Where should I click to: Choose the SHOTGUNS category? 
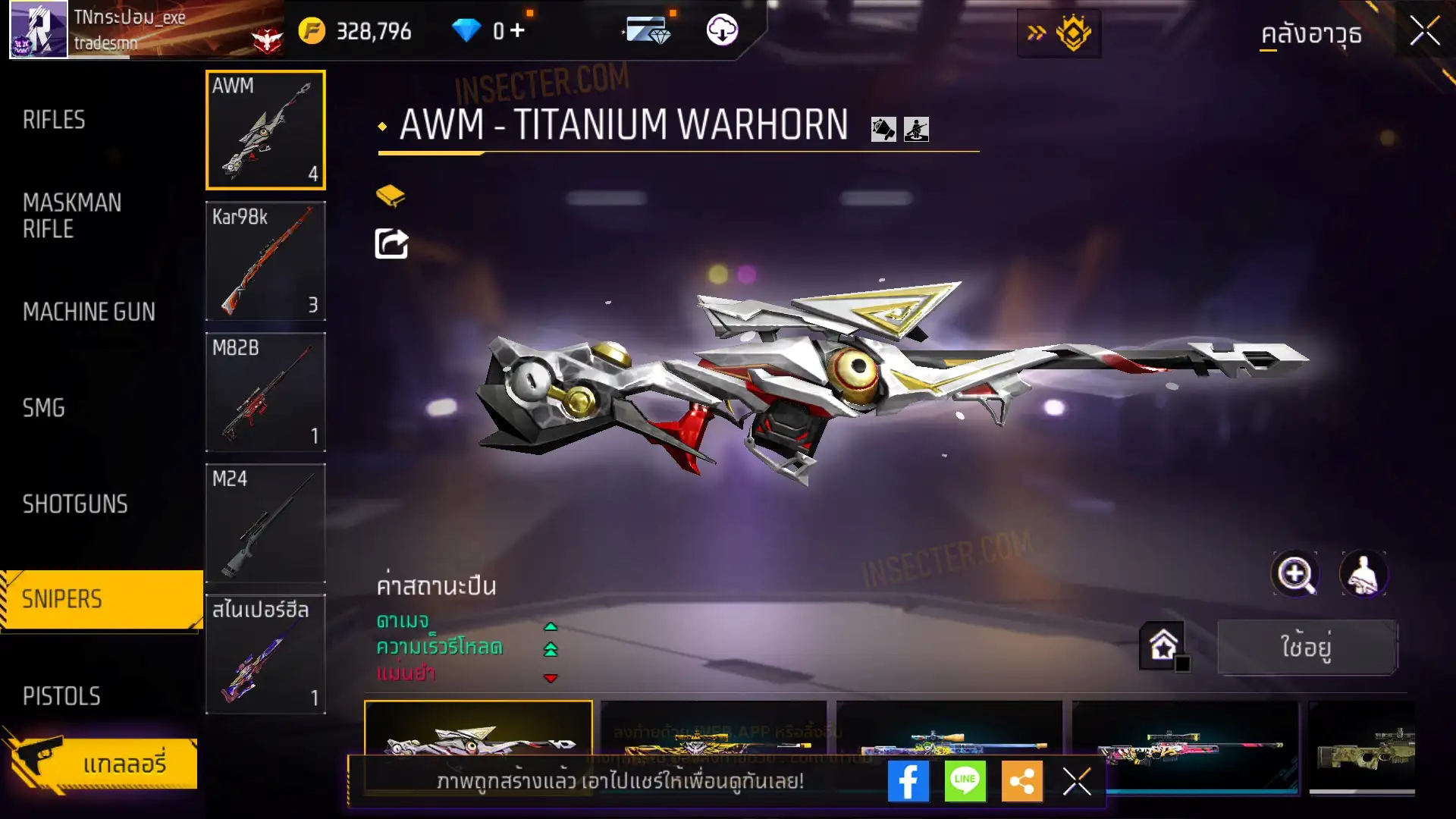(x=75, y=504)
